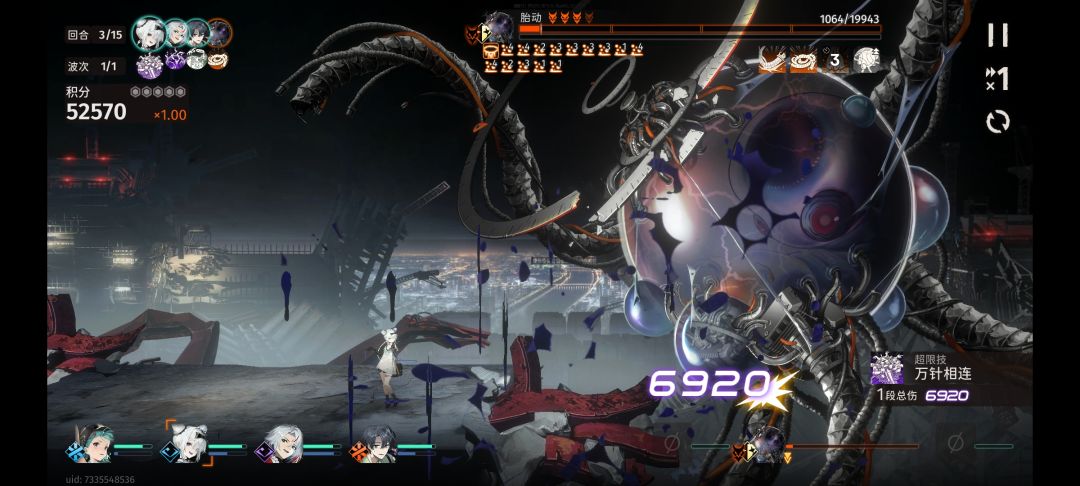Viewport: 1080px width, 486px height.
Task: Toggle the x1 battle speed
Action: 997,78
